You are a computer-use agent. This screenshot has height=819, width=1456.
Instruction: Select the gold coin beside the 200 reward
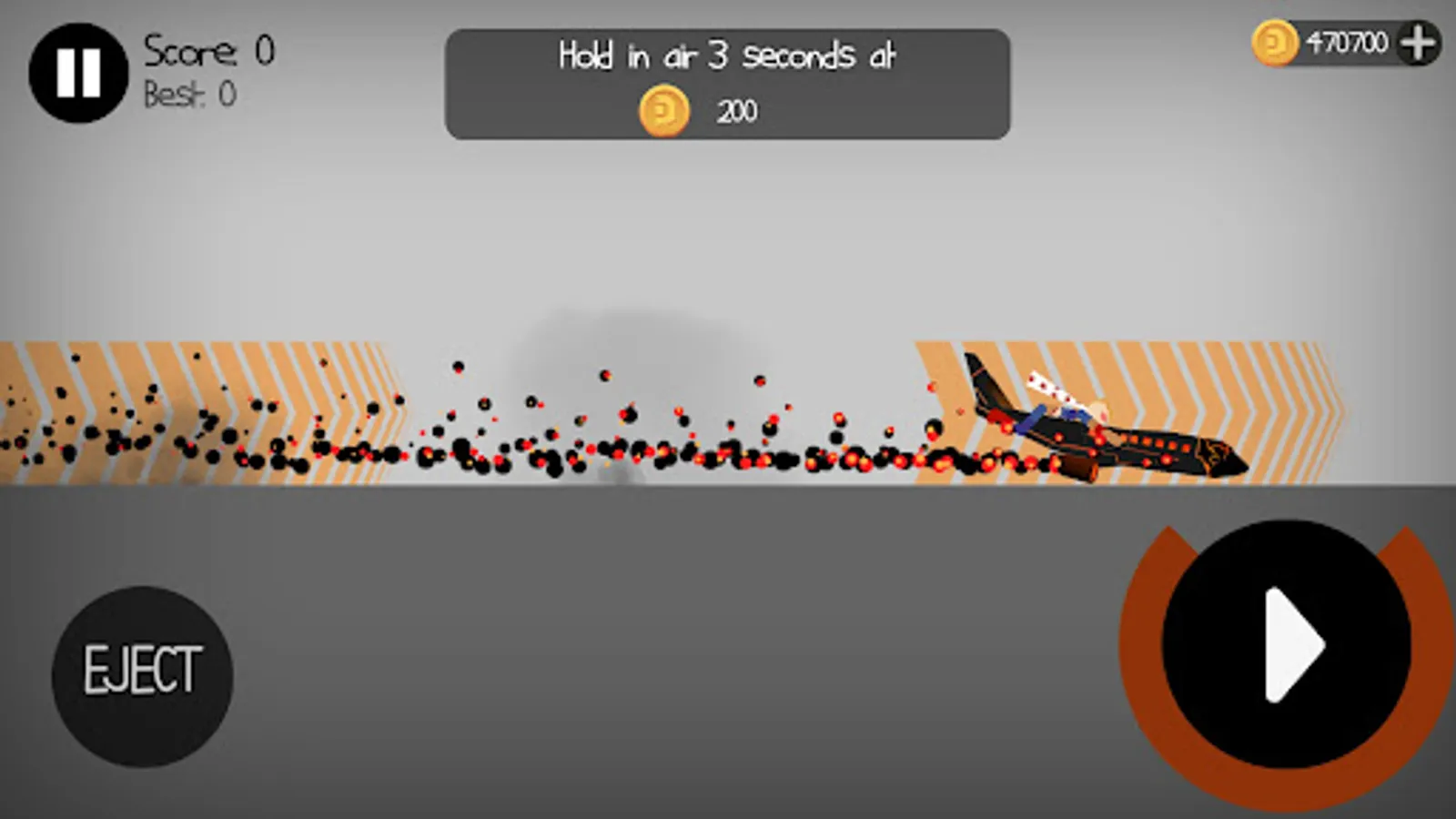[663, 110]
